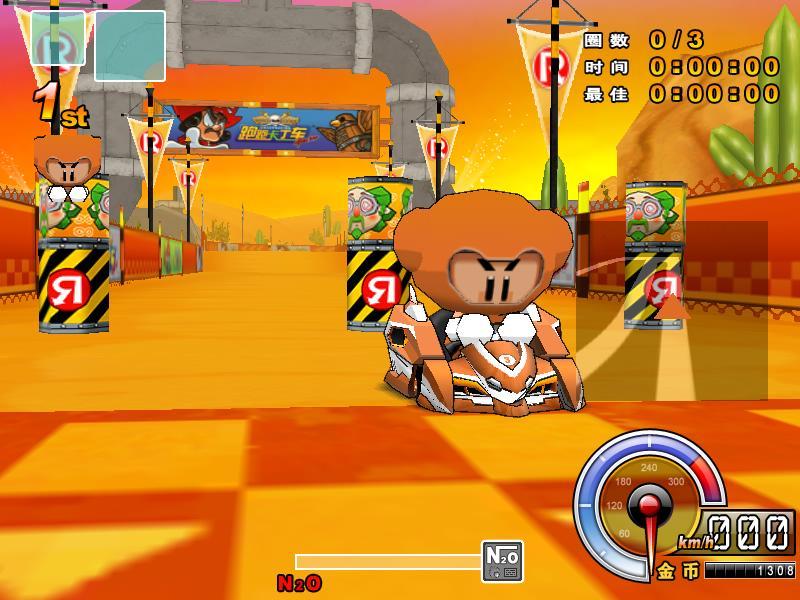Click the translucent track minimap
Viewport: 800px width, 600px height.
click(x=671, y=311)
